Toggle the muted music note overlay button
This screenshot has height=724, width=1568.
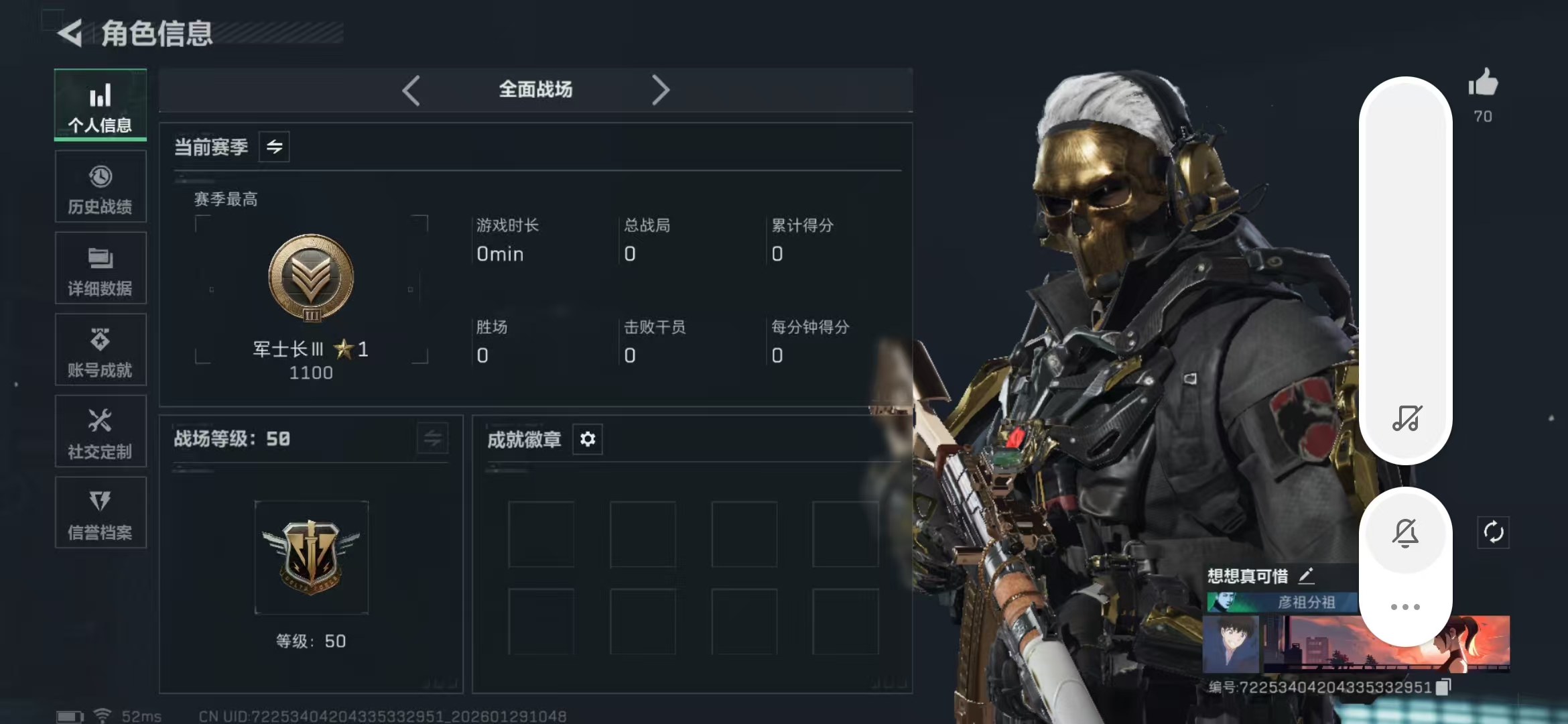(1406, 418)
